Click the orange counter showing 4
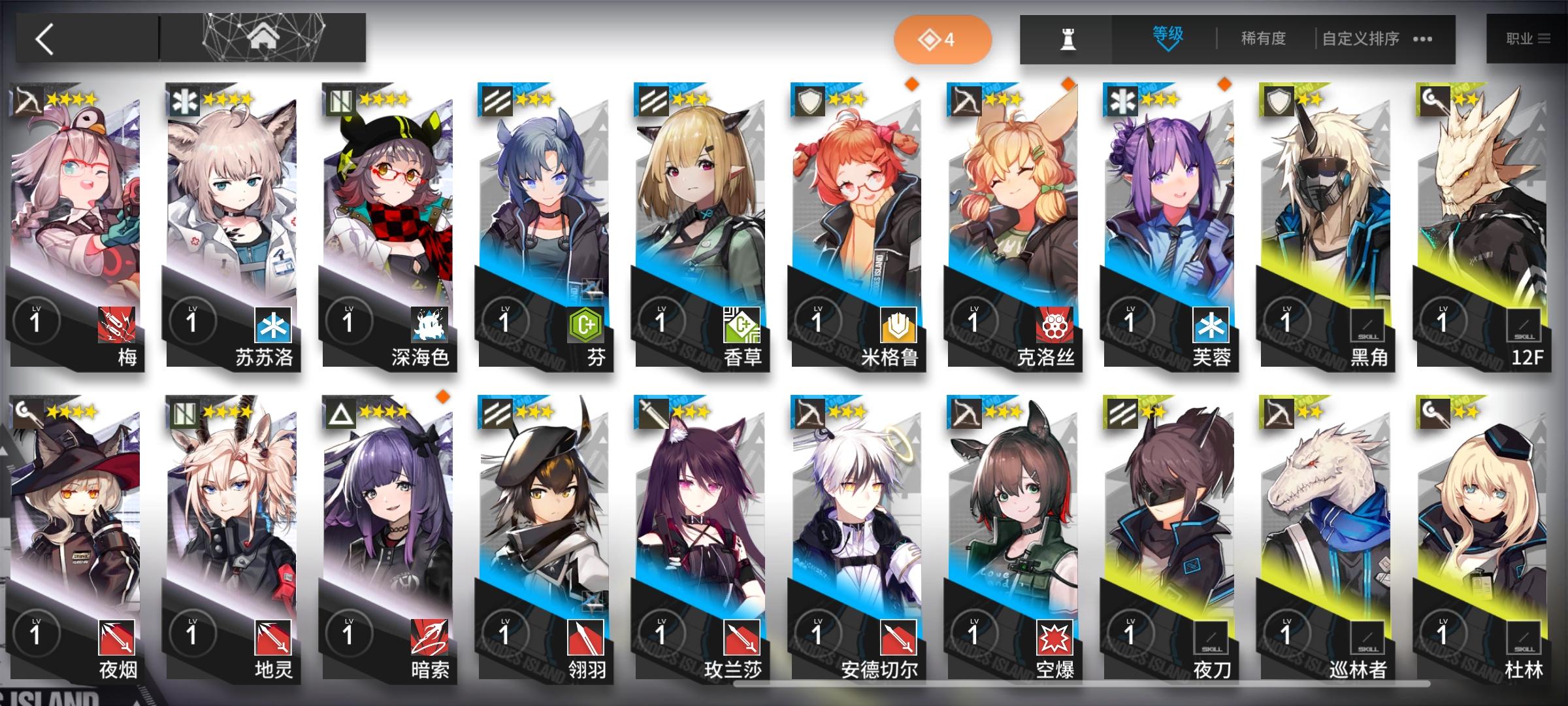The image size is (1568, 706). point(943,39)
